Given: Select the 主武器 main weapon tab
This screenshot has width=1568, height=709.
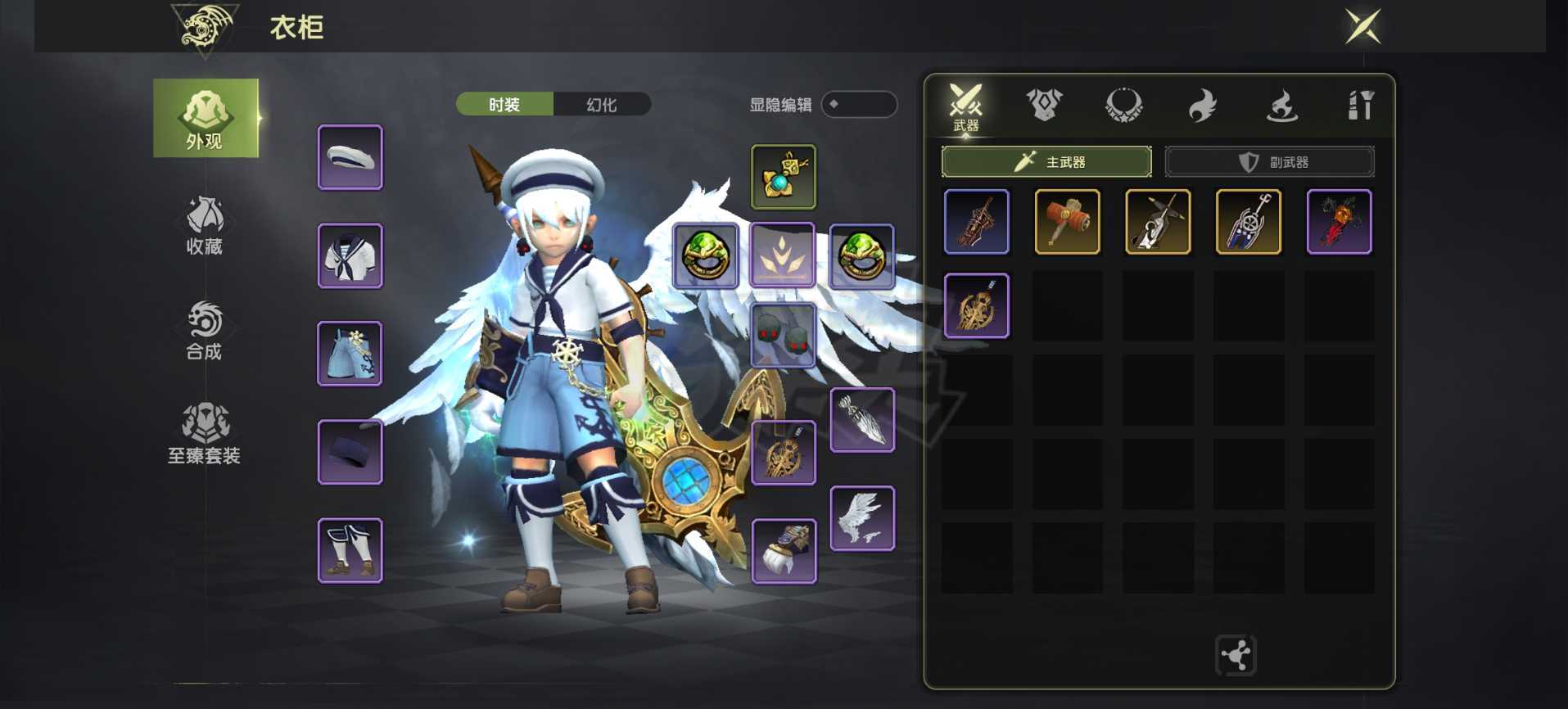Looking at the screenshot, I should pos(1046,162).
